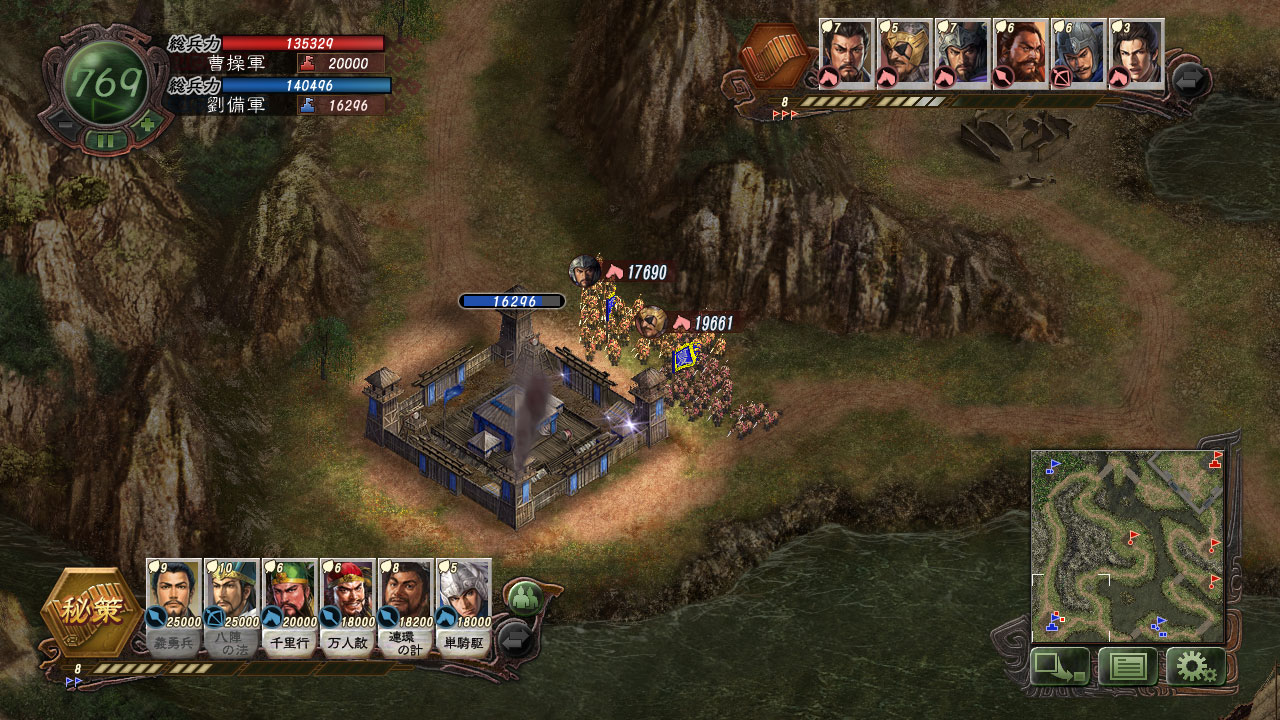The image size is (1280, 720).
Task: Choose the officer card with 万人敵 skill
Action: tap(347, 606)
